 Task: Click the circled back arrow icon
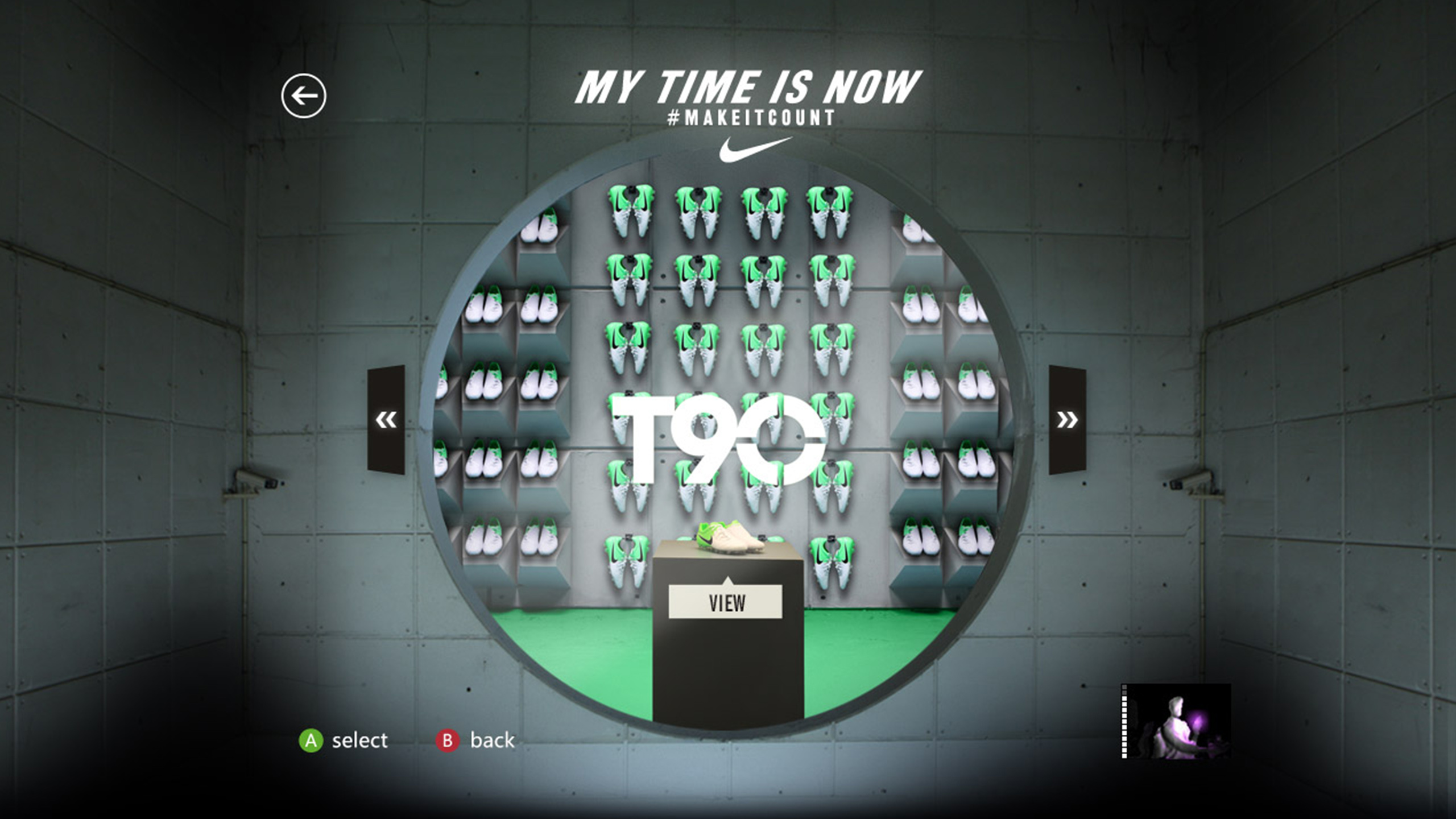click(x=304, y=96)
